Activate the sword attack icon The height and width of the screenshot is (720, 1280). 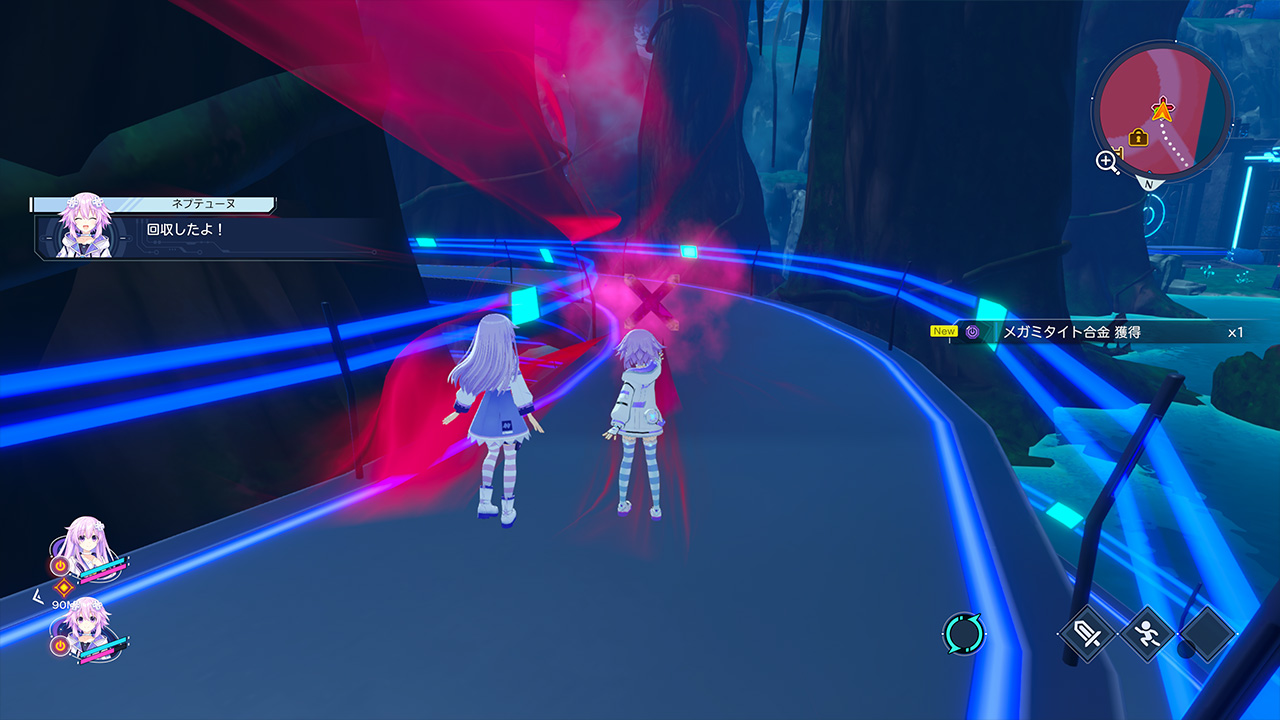[1087, 634]
